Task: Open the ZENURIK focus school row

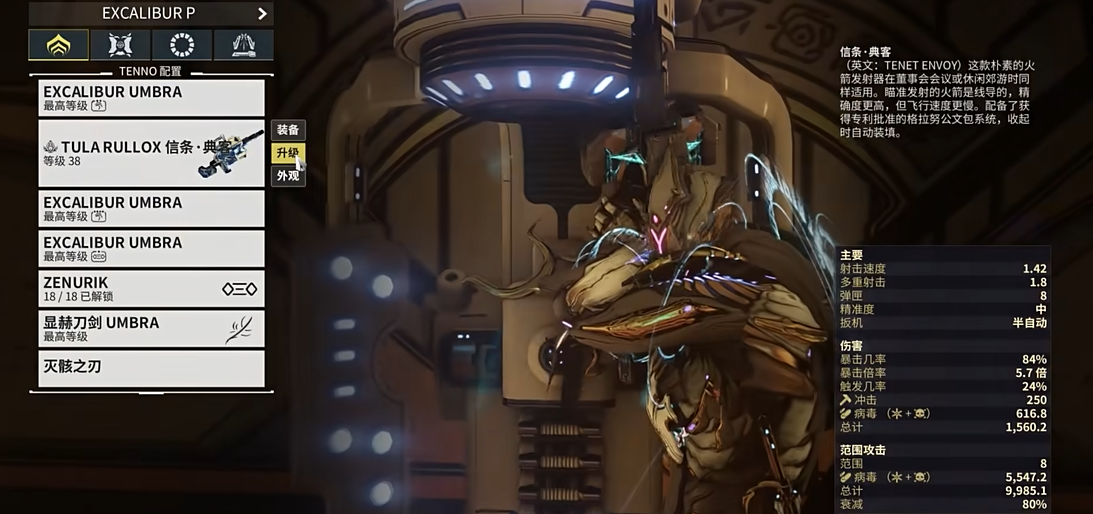Action: [151, 289]
